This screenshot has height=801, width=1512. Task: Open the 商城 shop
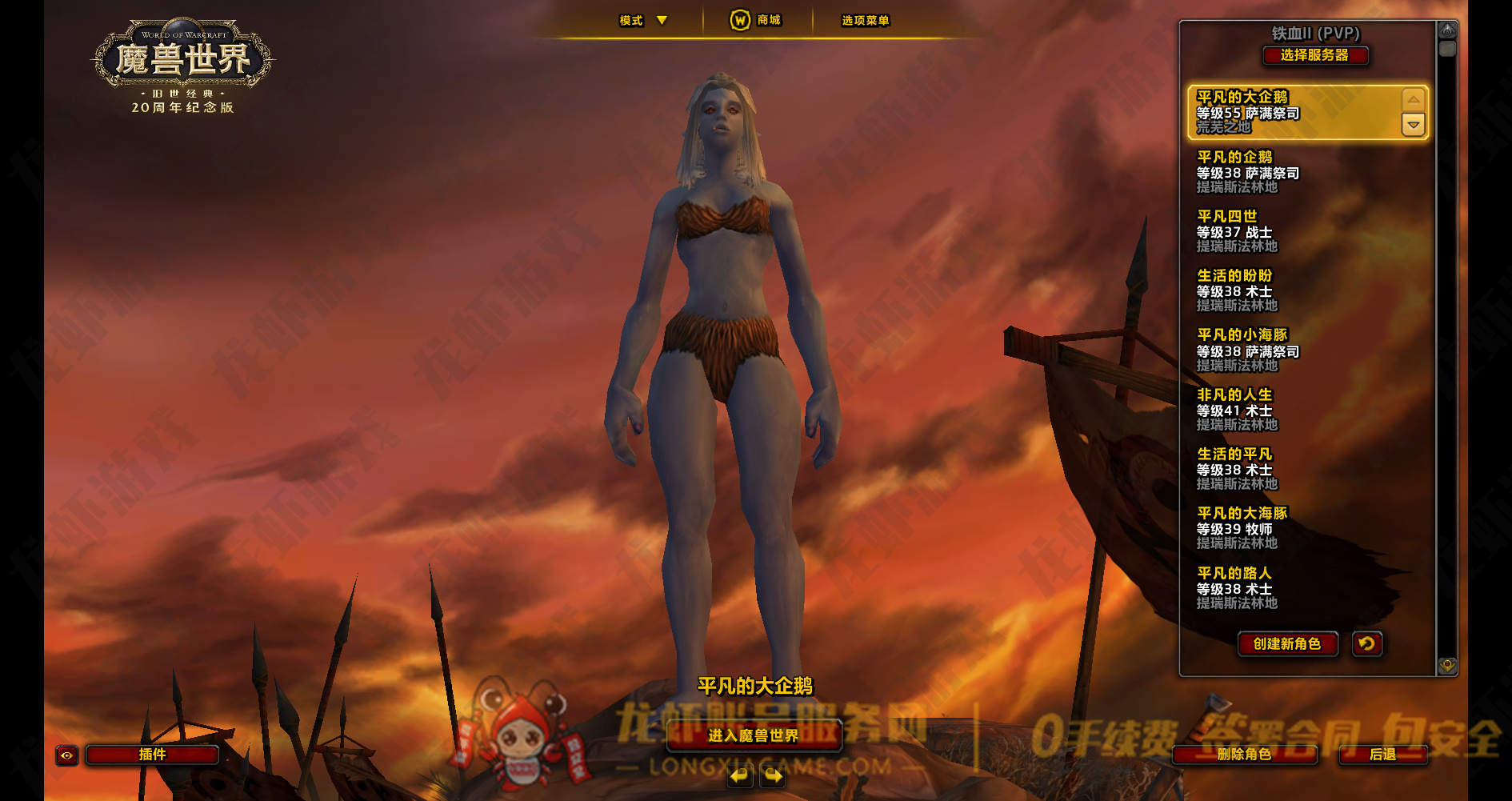[x=755, y=20]
